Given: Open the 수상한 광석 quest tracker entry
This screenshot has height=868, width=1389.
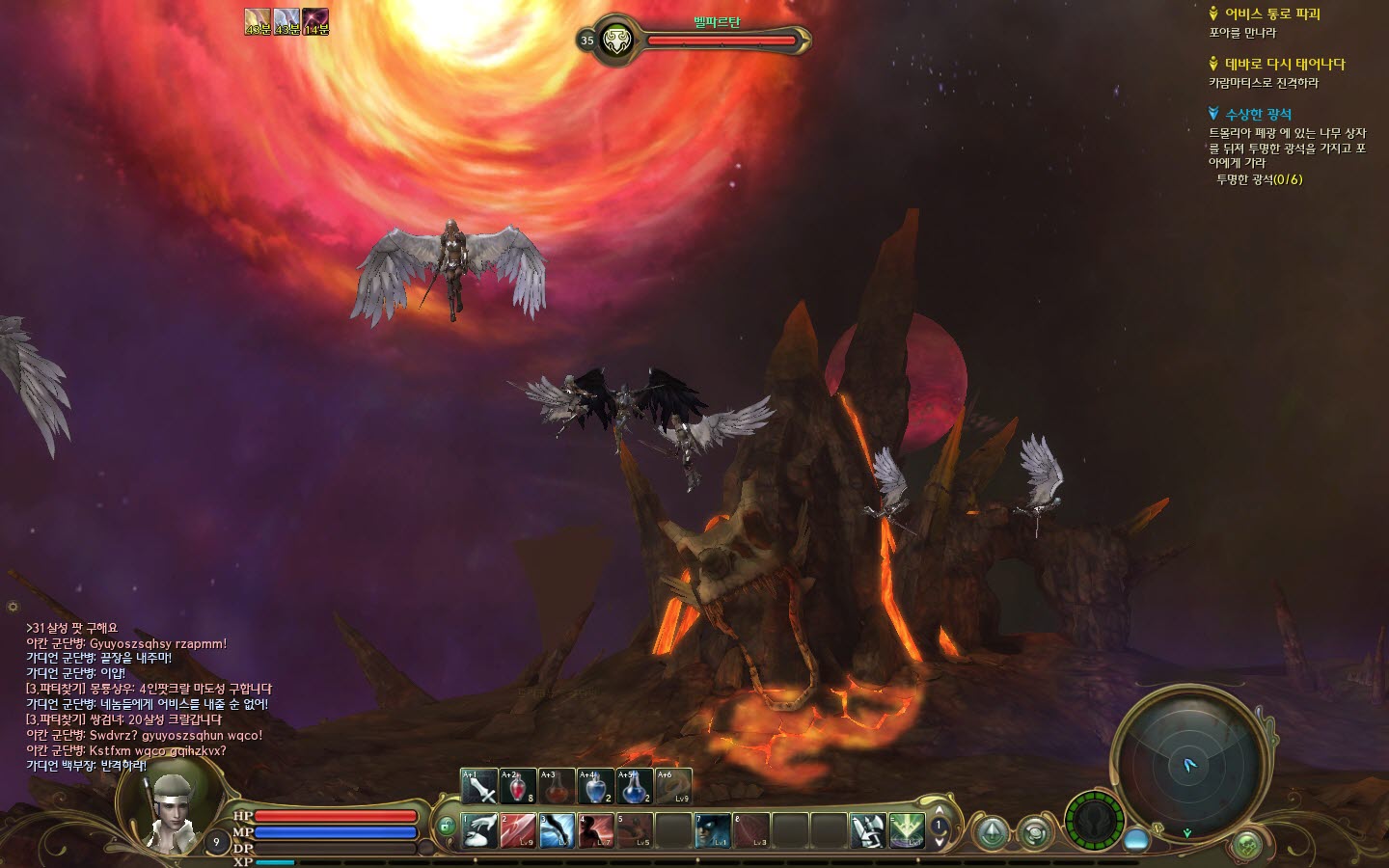Looking at the screenshot, I should coord(1258,114).
